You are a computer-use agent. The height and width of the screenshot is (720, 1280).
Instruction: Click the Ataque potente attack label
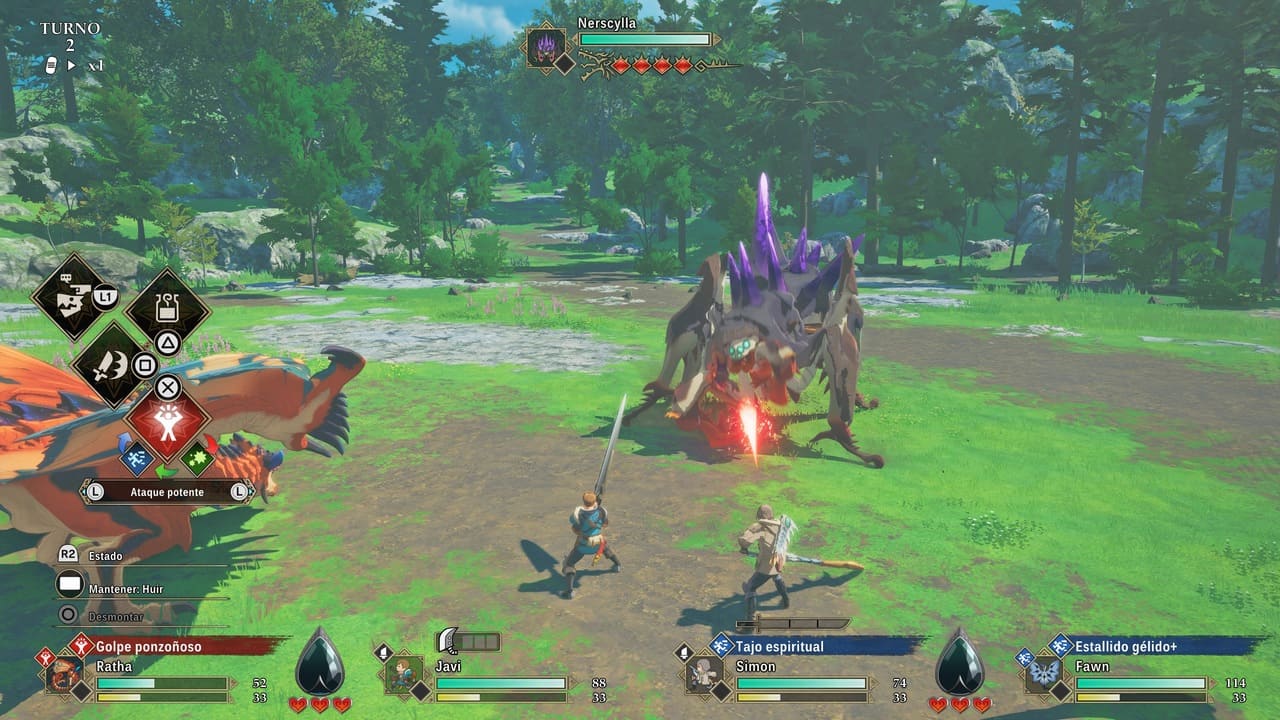(167, 492)
